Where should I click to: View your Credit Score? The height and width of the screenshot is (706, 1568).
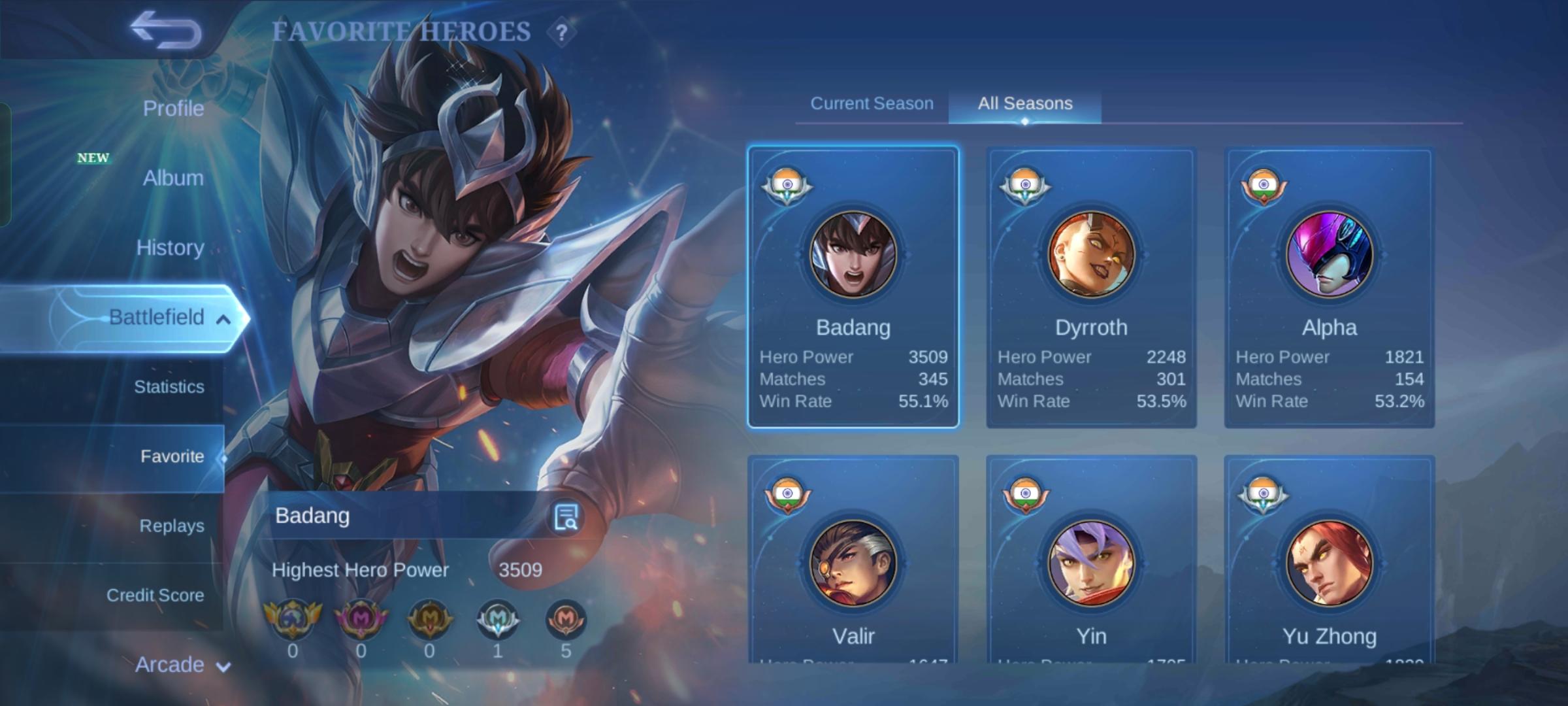tap(155, 595)
